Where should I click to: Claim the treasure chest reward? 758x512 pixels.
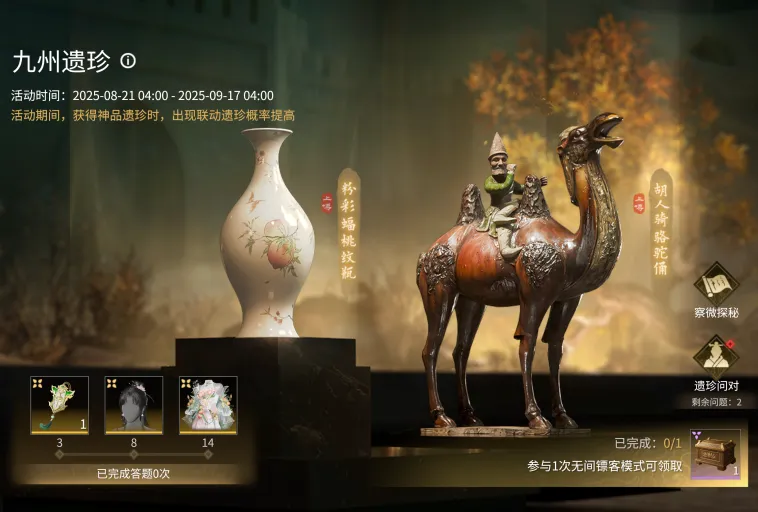click(715, 454)
